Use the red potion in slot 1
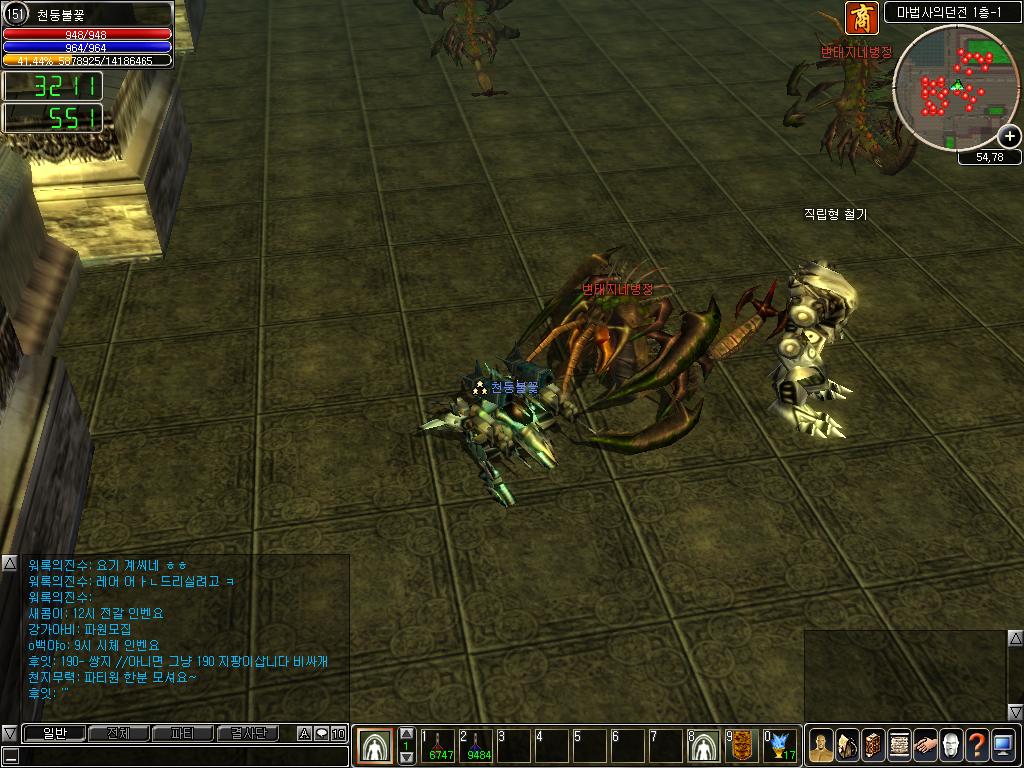The image size is (1024, 768). click(x=440, y=746)
